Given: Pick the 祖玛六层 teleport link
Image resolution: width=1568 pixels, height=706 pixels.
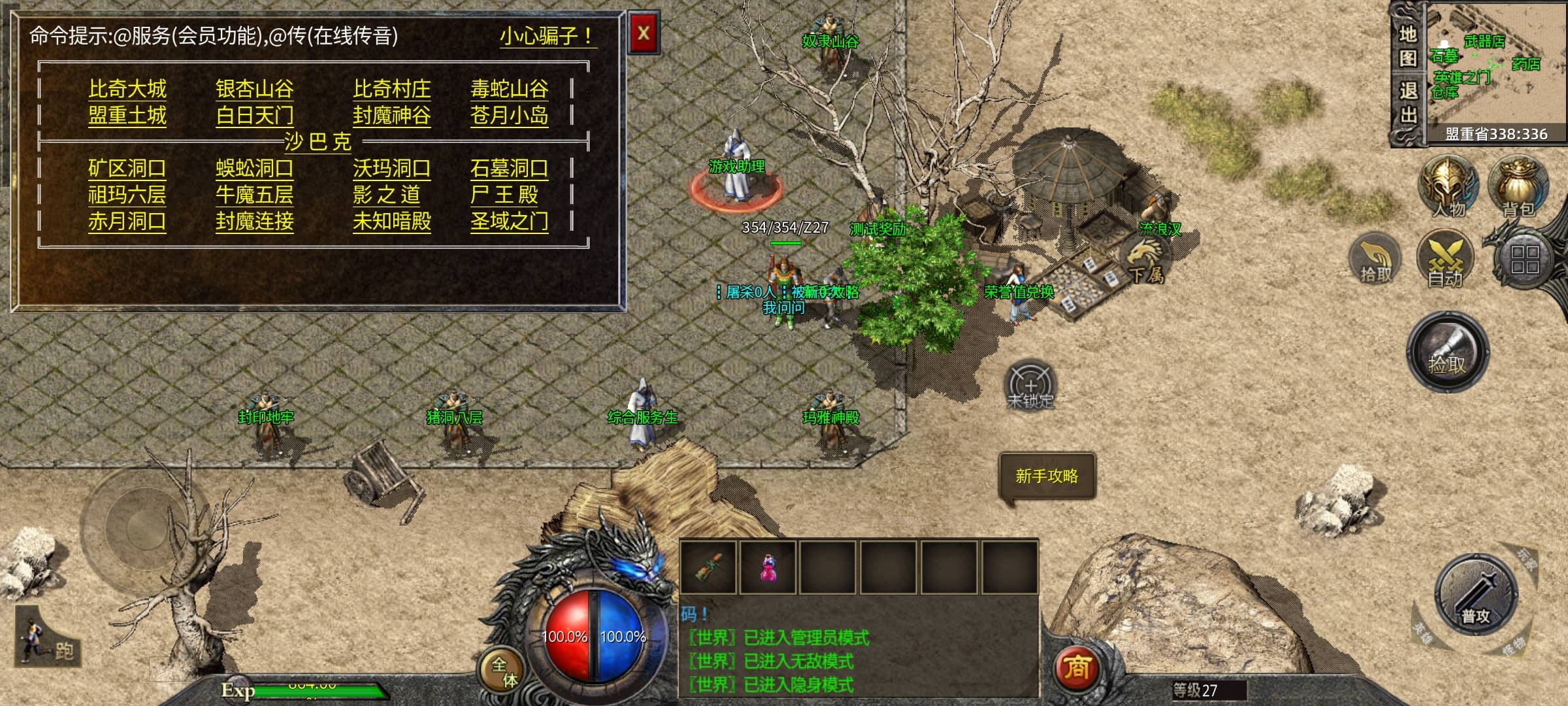Looking at the screenshot, I should [x=127, y=195].
